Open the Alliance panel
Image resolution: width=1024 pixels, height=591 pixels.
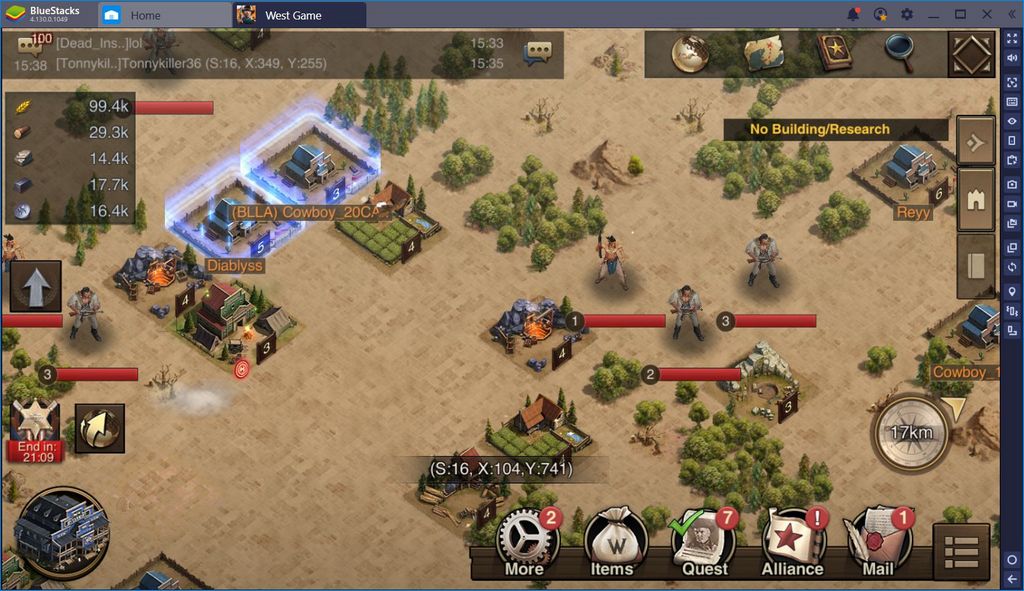[x=793, y=543]
